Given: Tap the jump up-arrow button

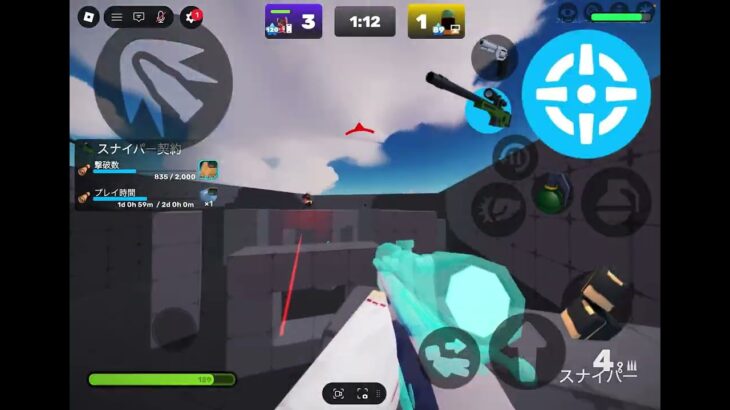Looking at the screenshot, I should [x=526, y=348].
